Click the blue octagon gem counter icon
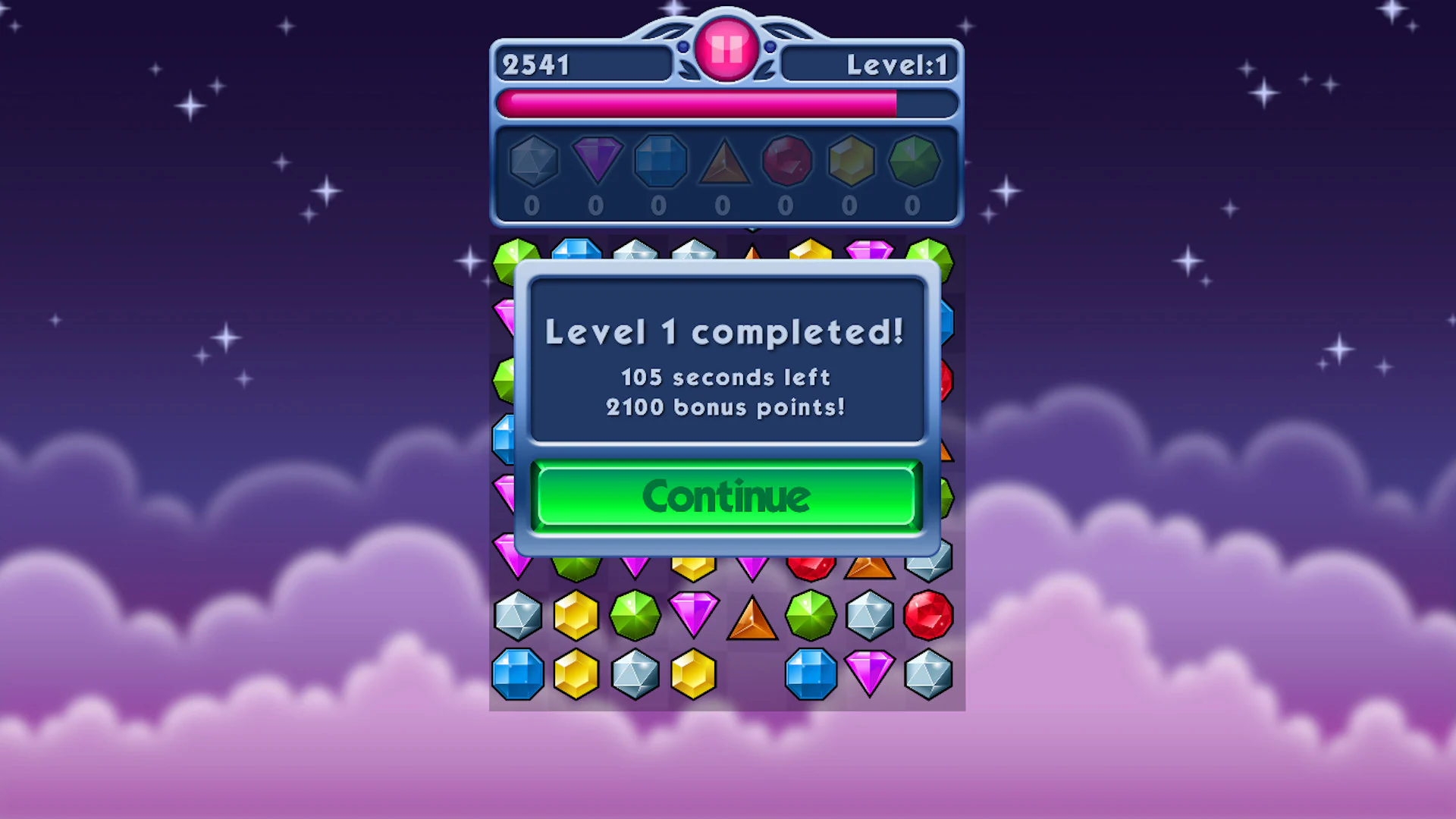This screenshot has width=1456, height=819. [660, 161]
